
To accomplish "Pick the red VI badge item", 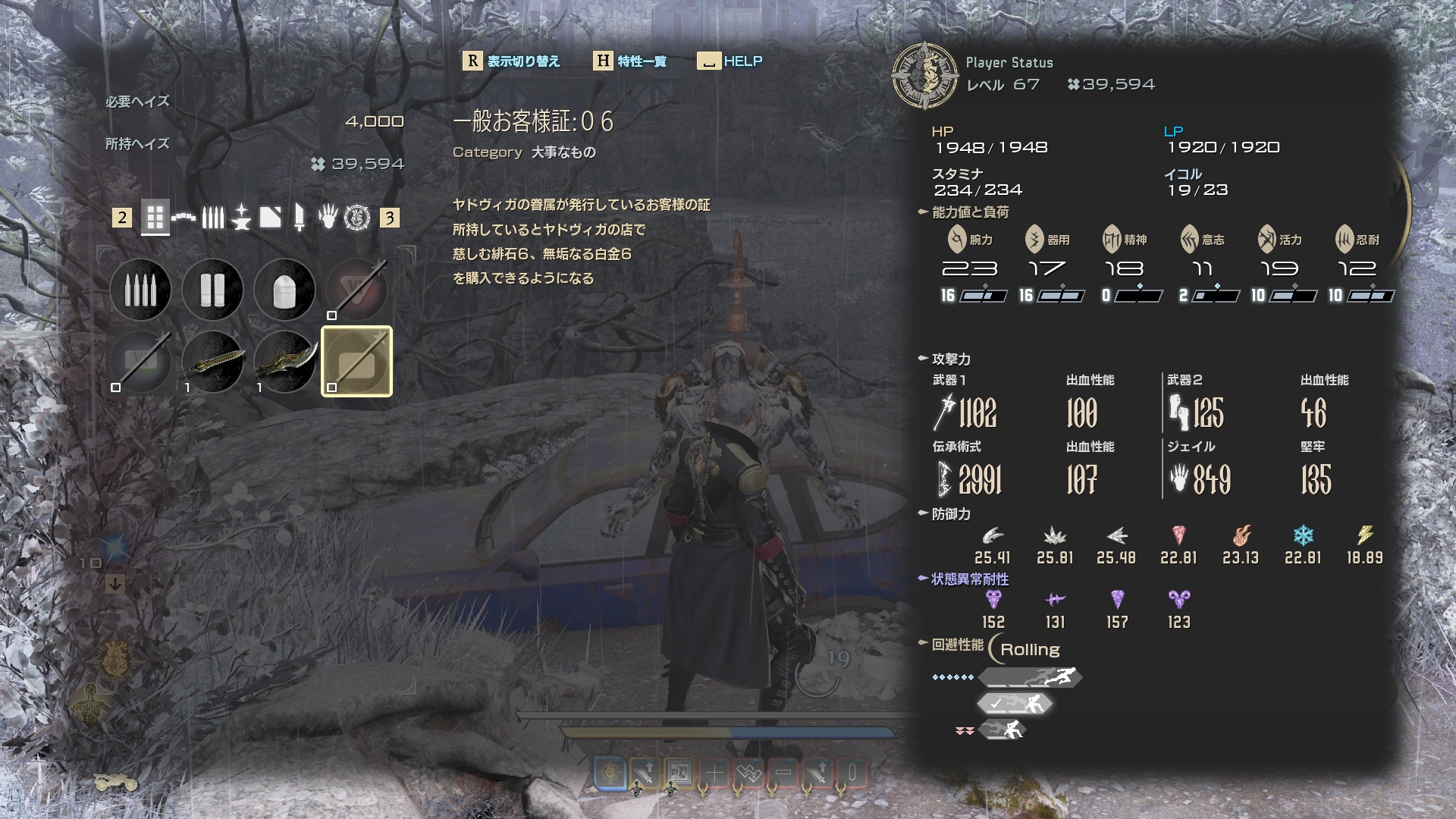I will 356,290.
